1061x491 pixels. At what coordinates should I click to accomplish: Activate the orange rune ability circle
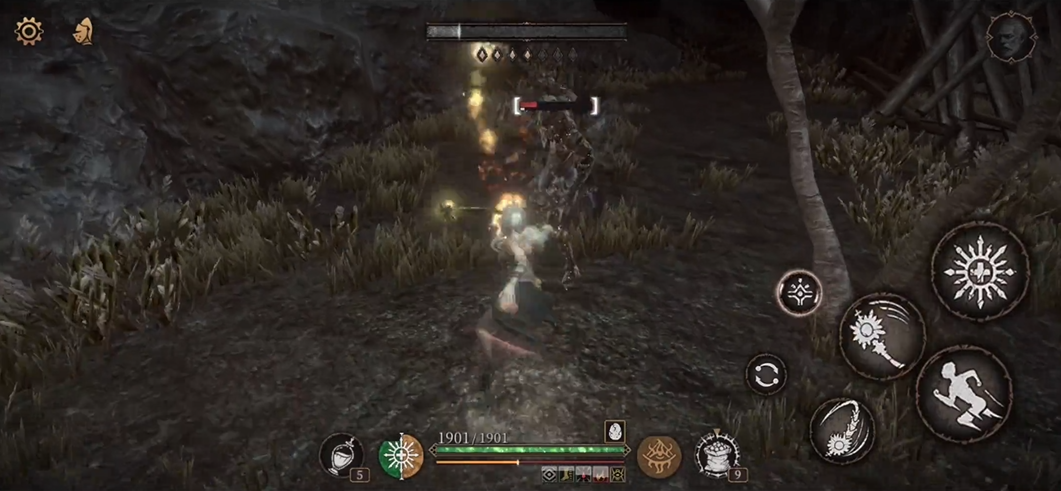click(x=658, y=456)
